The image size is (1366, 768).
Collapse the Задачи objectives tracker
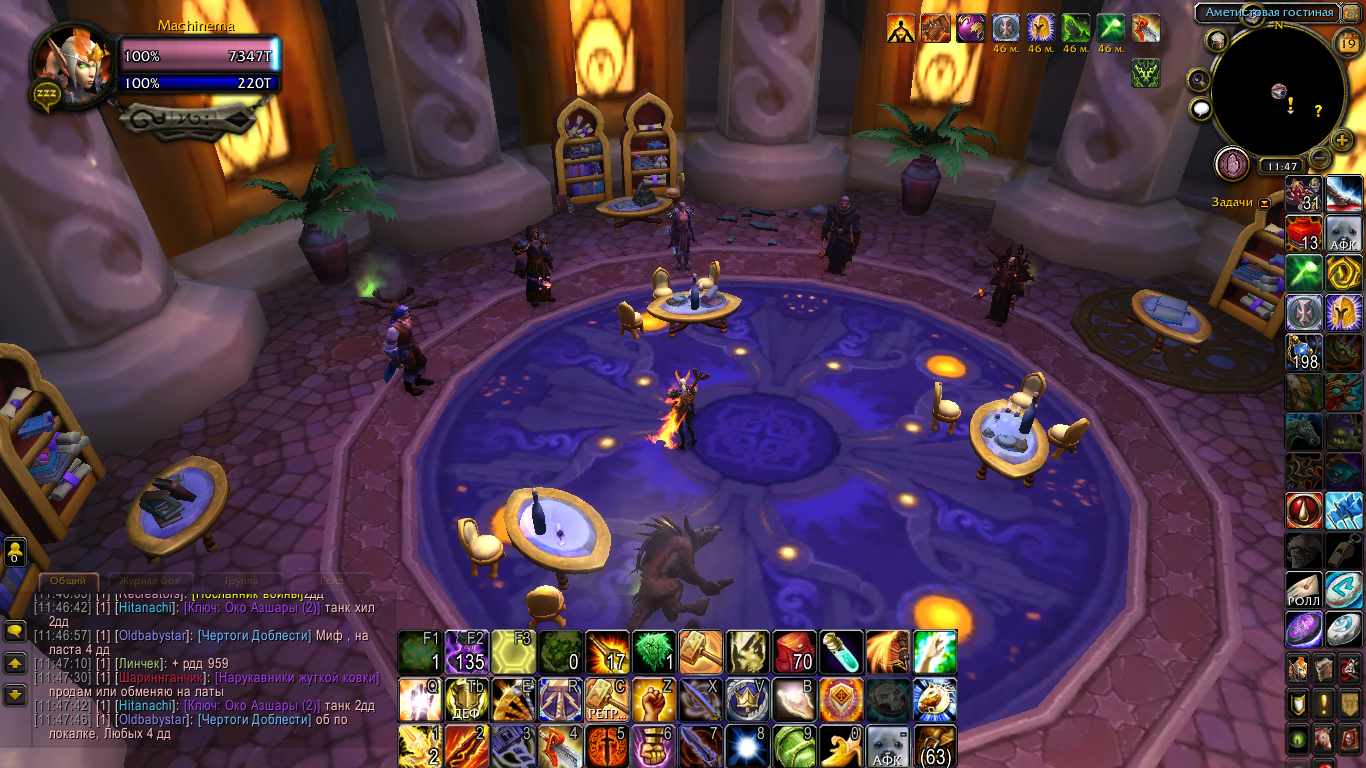(1265, 202)
